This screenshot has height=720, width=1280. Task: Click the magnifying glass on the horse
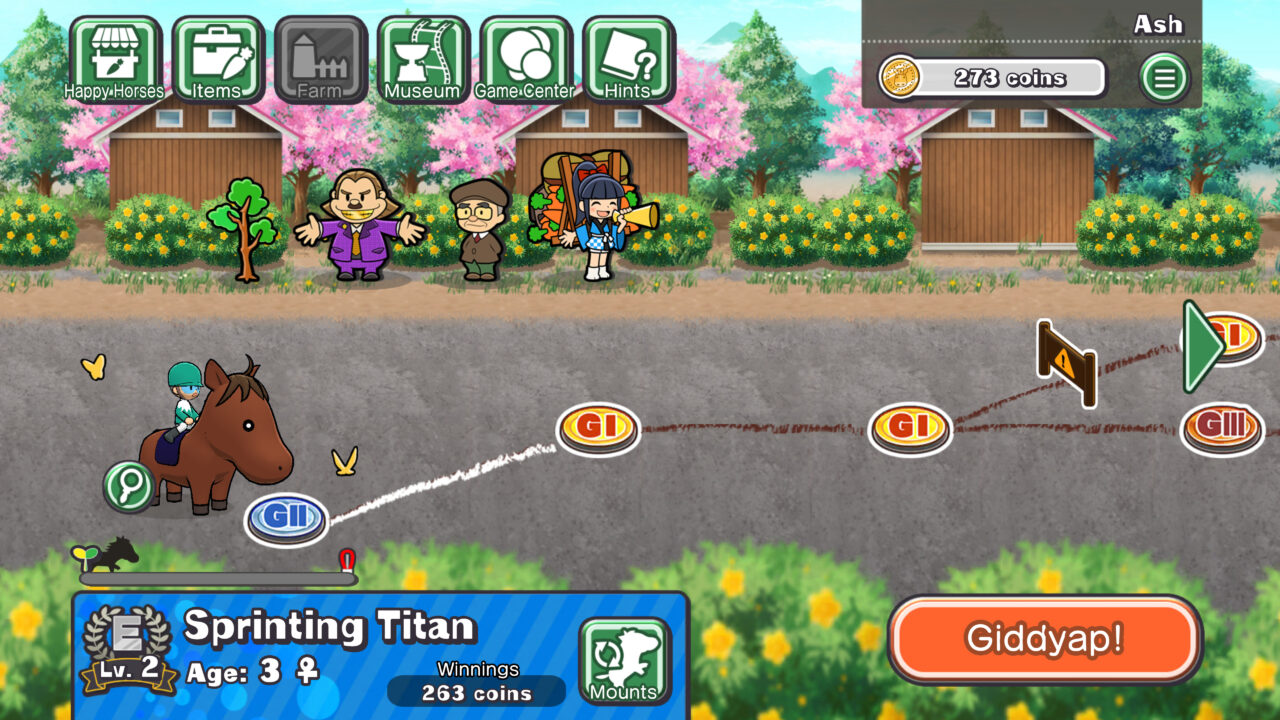click(127, 487)
